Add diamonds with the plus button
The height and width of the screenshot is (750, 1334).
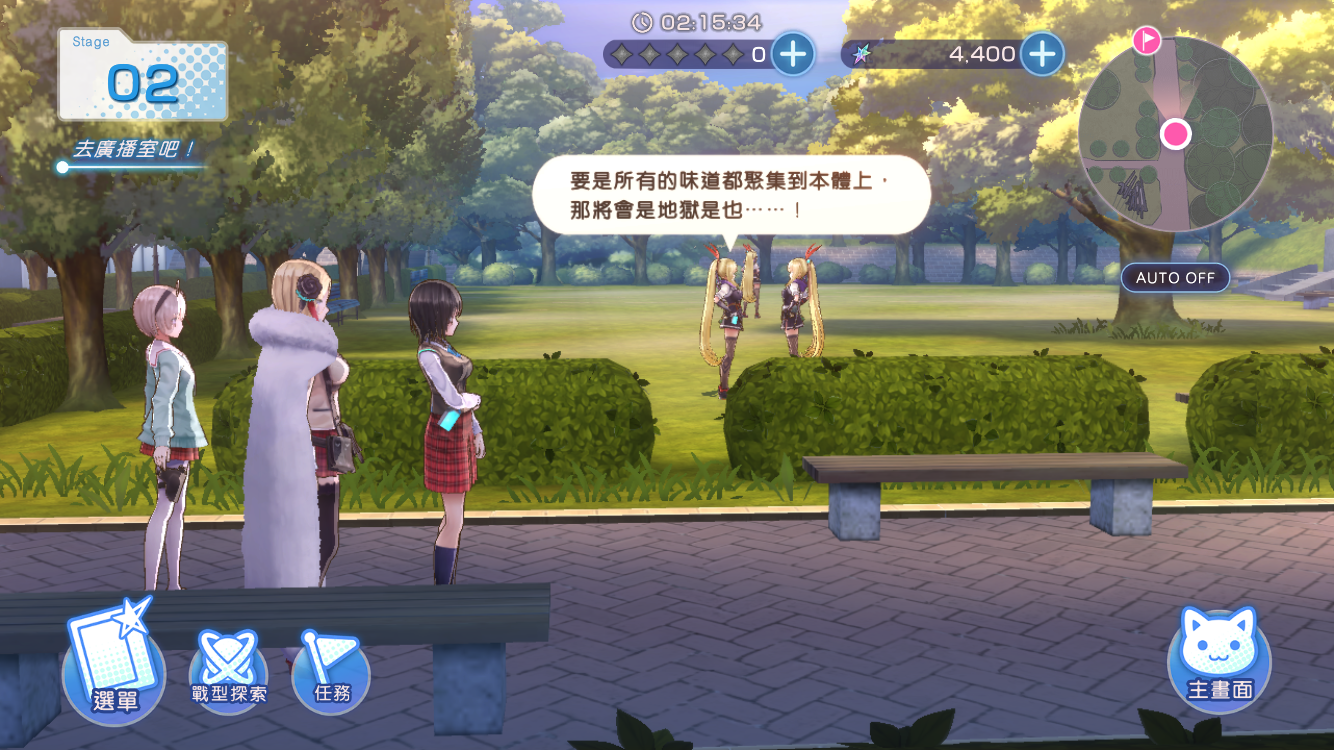[793, 53]
